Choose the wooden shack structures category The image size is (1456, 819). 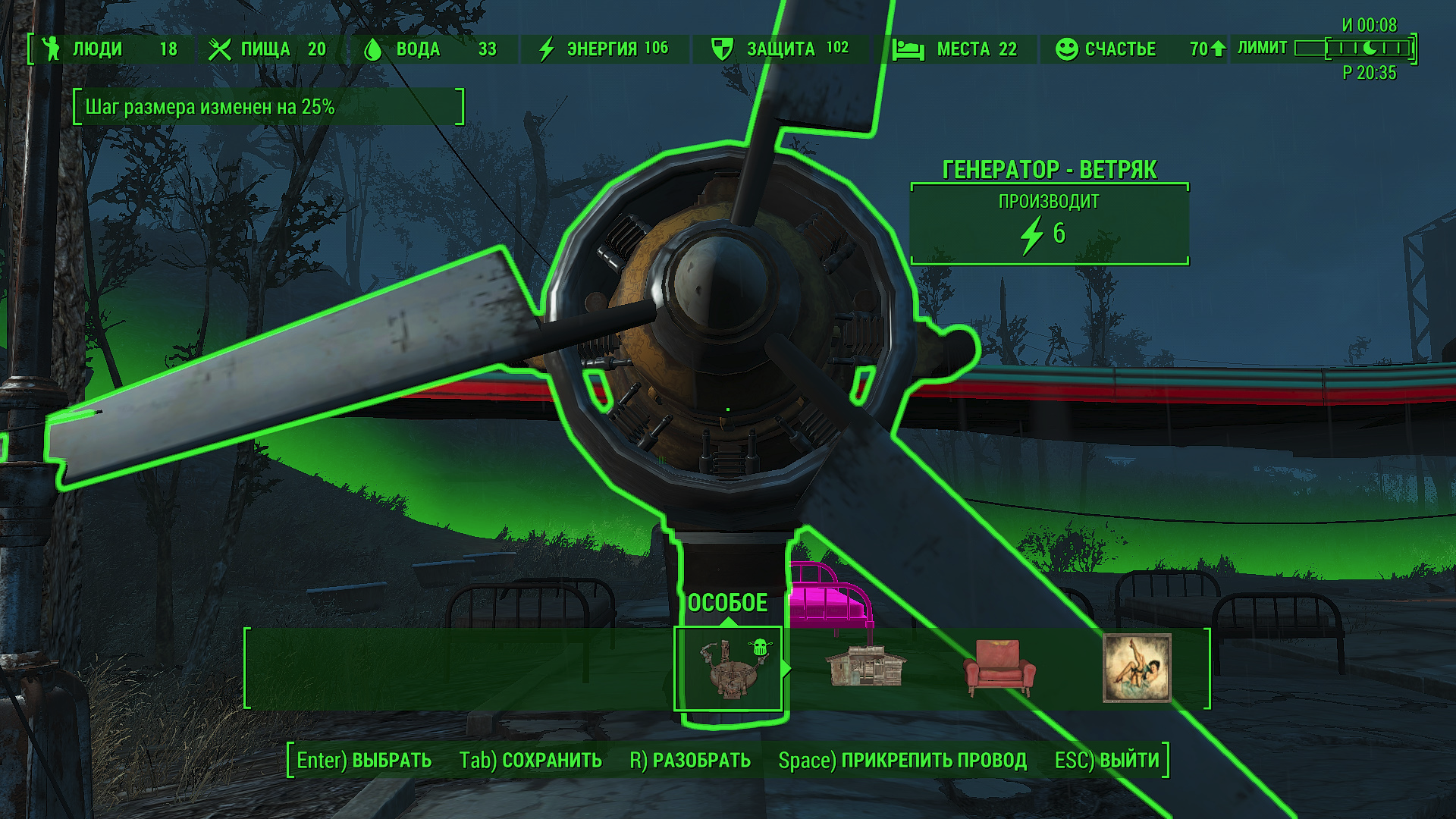(864, 667)
